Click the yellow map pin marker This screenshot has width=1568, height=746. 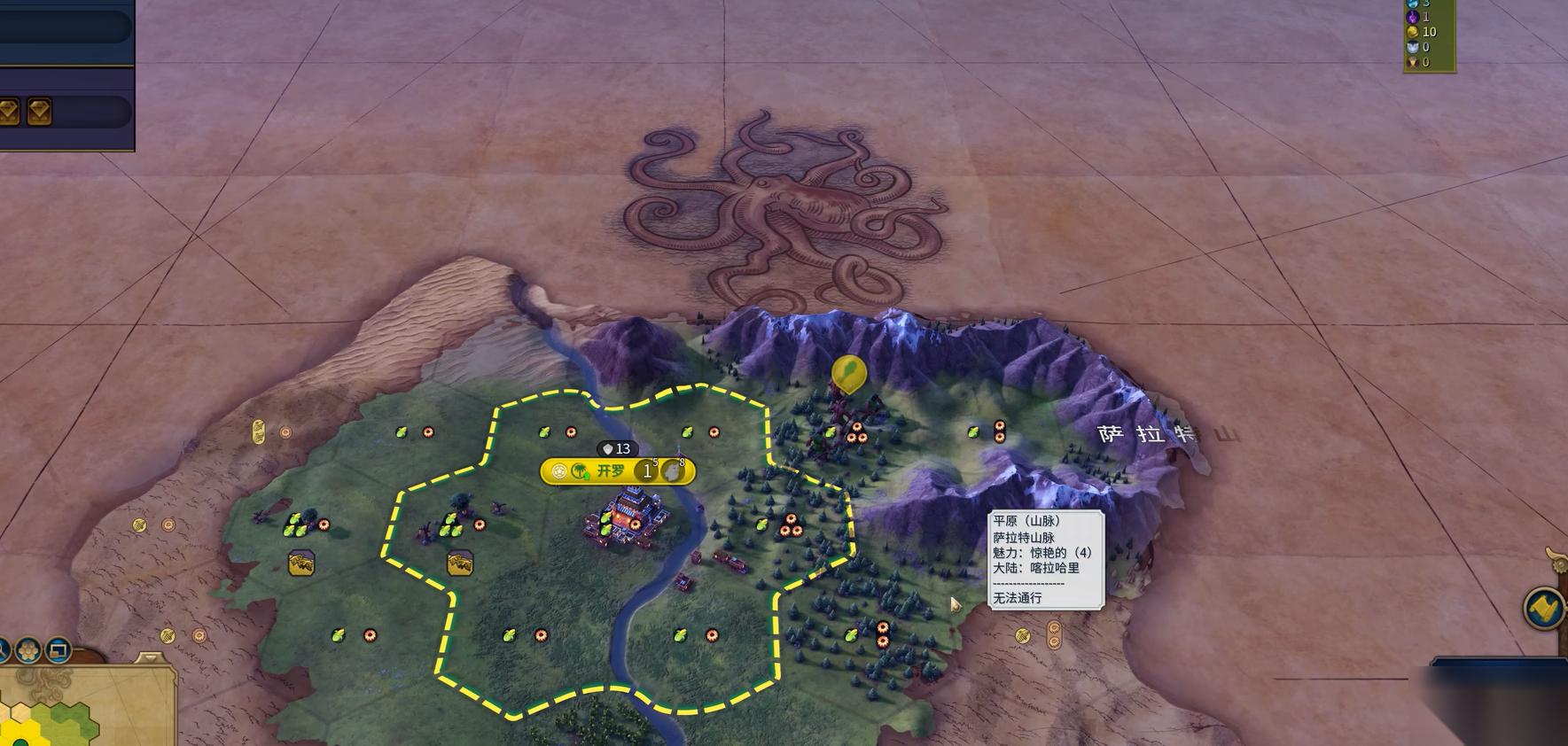[x=848, y=373]
